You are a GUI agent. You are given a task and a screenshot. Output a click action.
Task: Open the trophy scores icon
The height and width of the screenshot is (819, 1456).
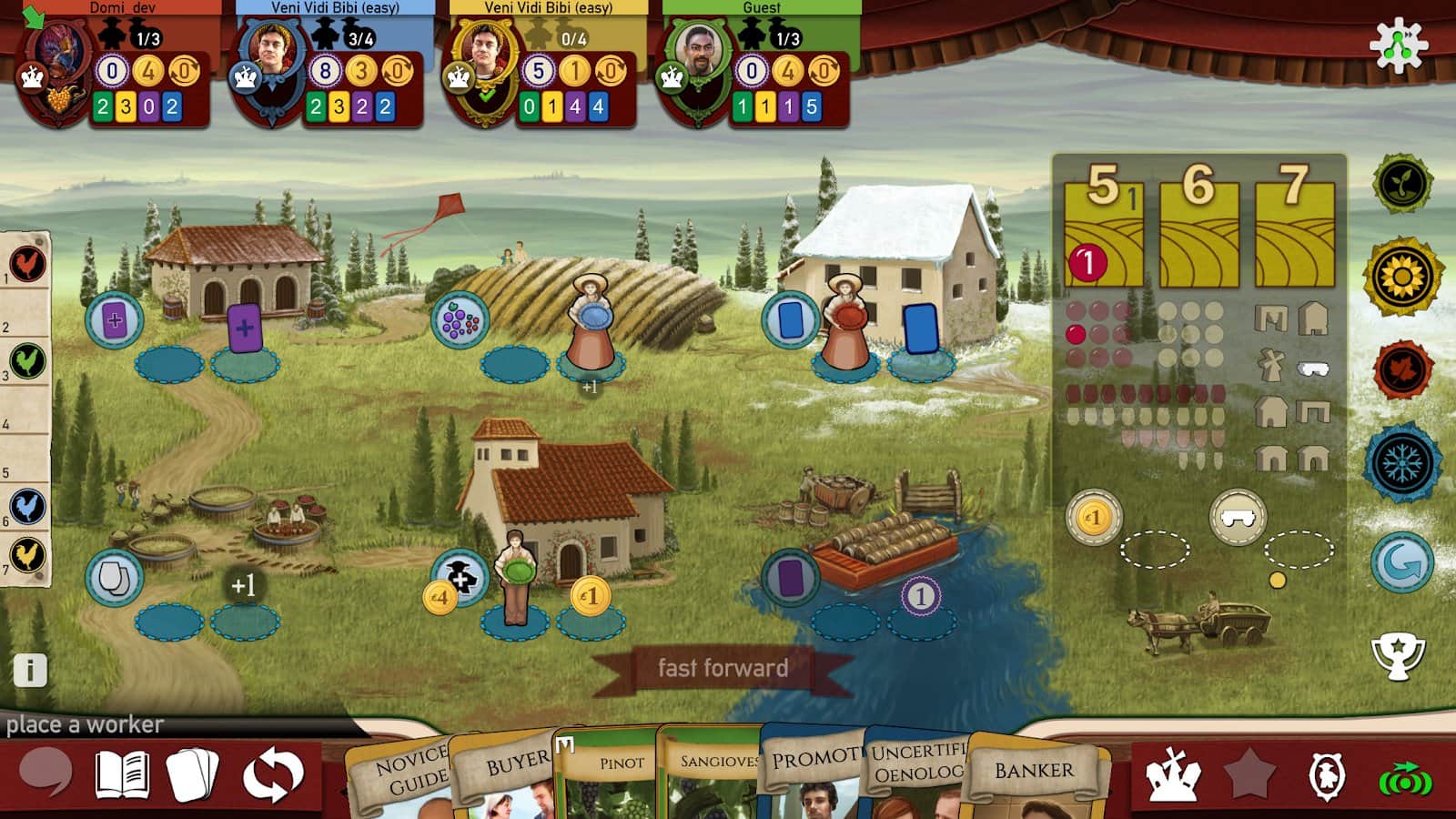tap(1398, 655)
